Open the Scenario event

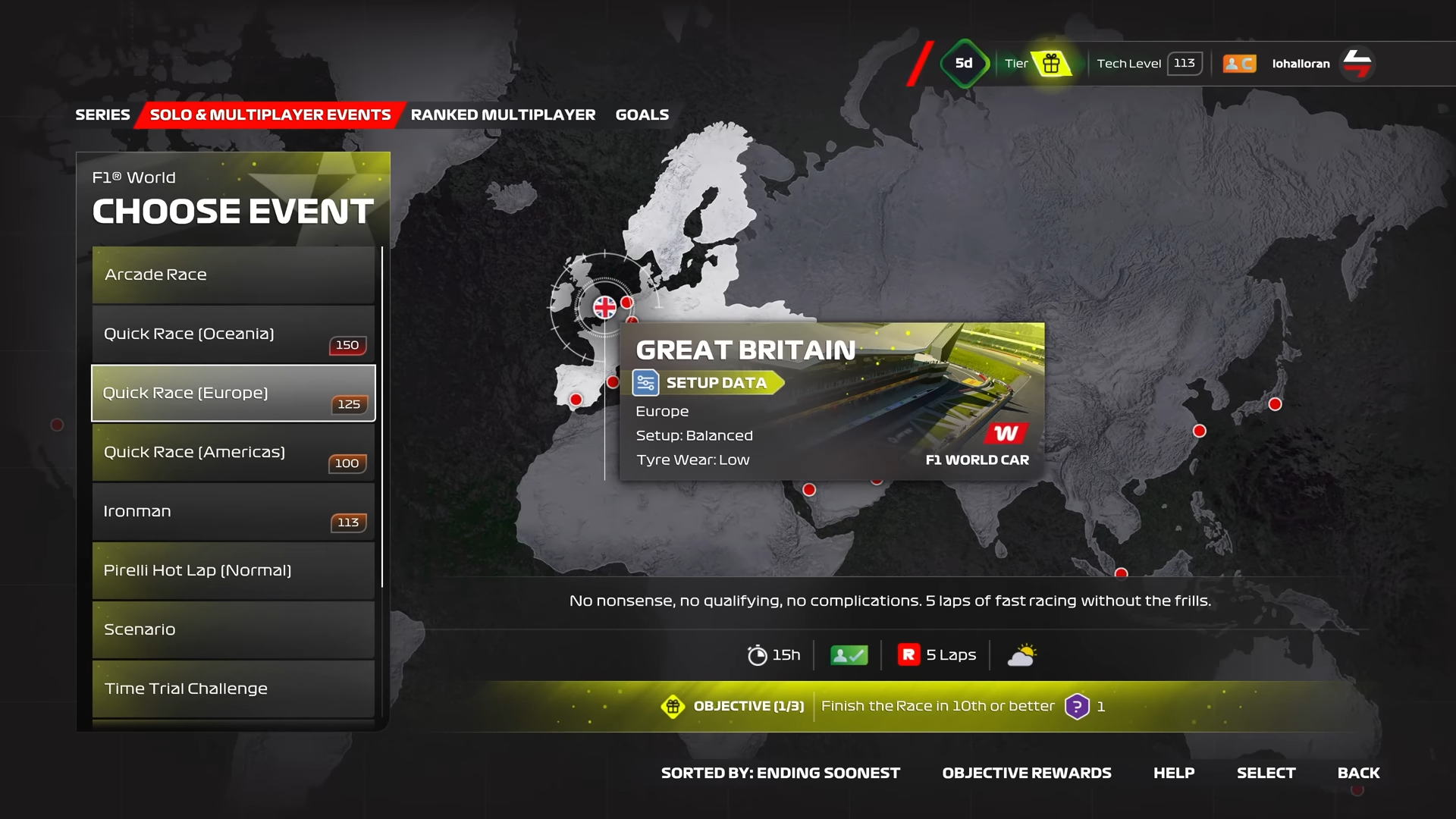coord(234,629)
